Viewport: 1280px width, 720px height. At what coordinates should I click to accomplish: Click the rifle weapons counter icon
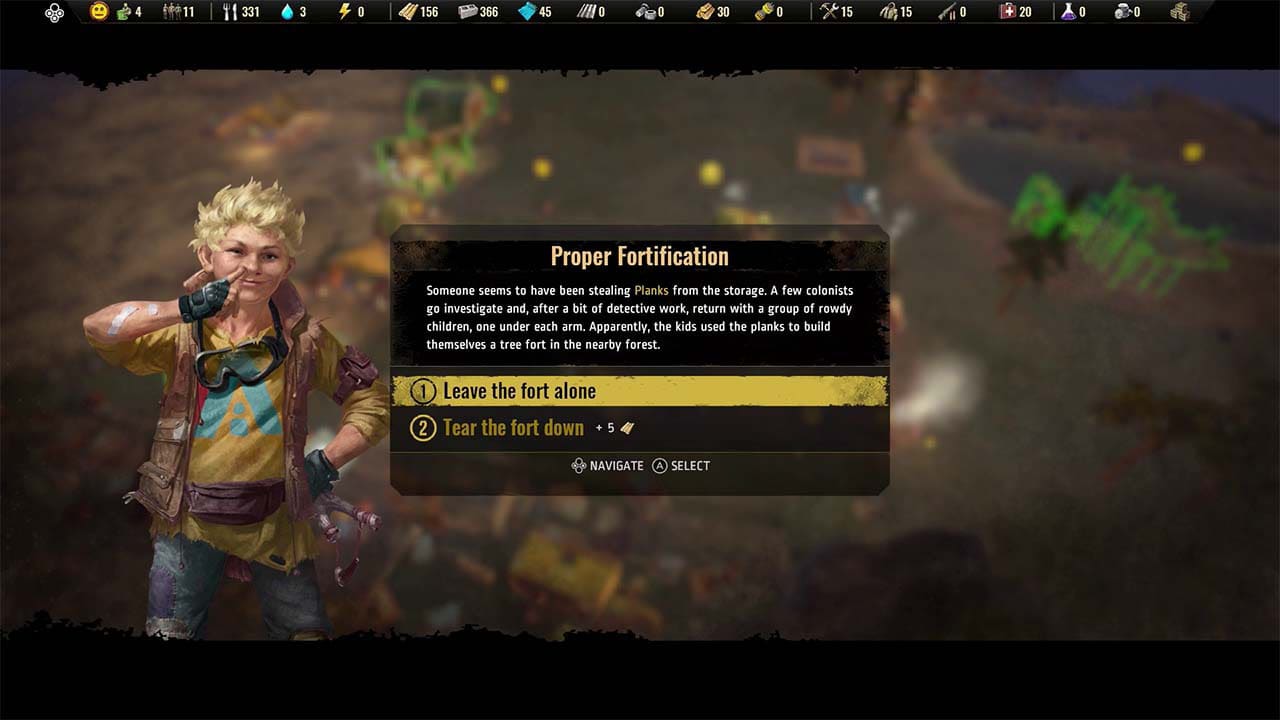coord(945,13)
